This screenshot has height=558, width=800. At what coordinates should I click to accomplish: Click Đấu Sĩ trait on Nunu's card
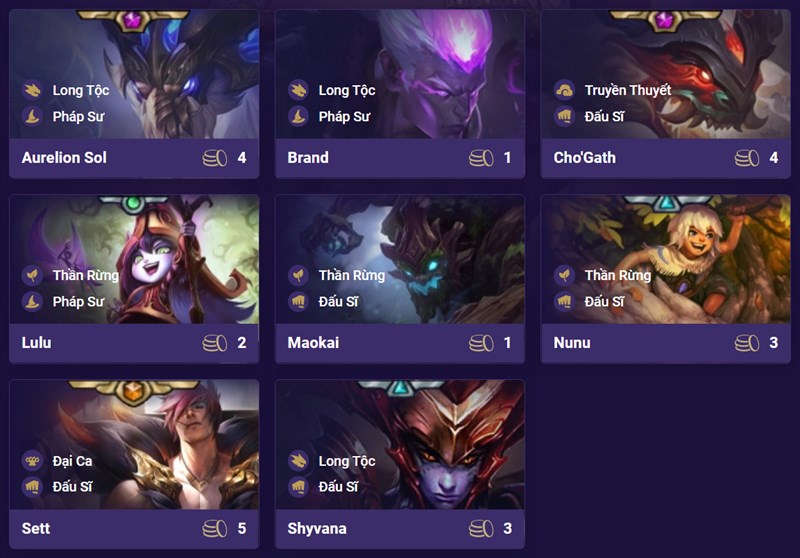(x=604, y=301)
